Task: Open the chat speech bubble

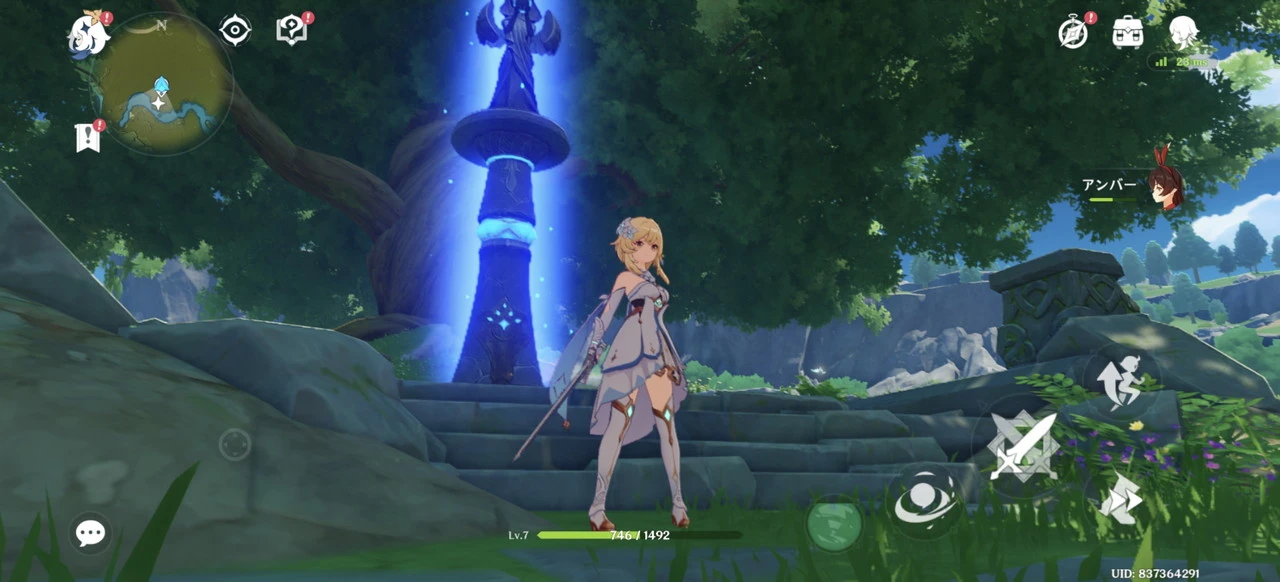Action: pos(90,533)
